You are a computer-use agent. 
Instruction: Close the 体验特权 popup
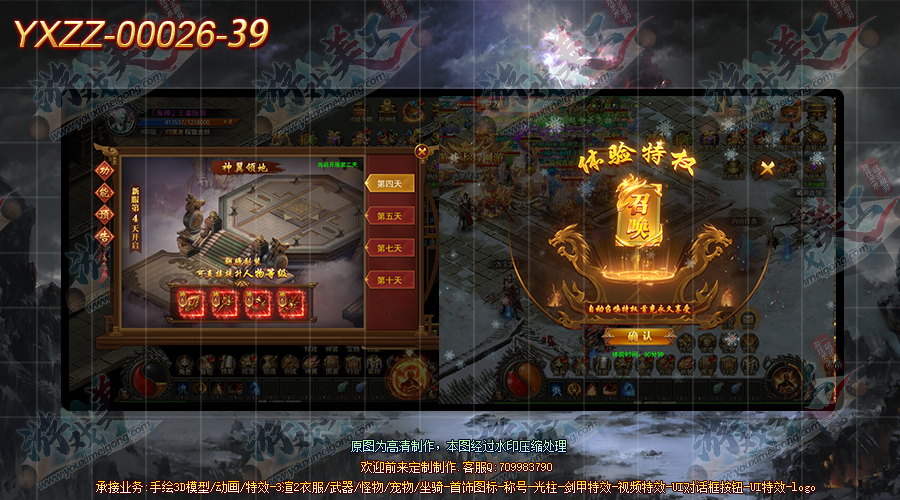tap(767, 168)
